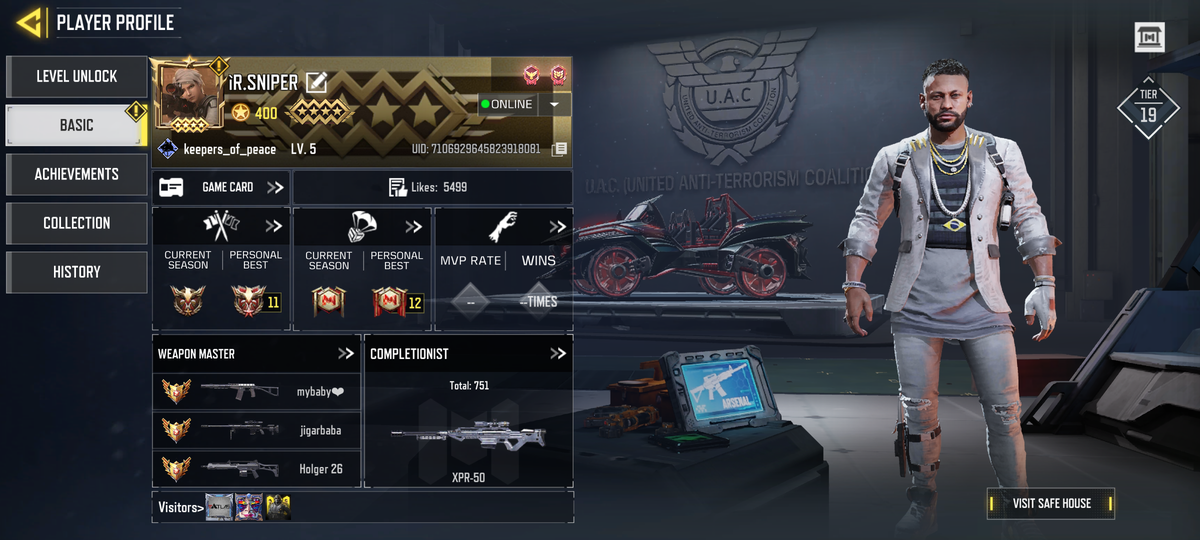The width and height of the screenshot is (1200, 540).
Task: Show the Collection tab
Action: pos(76,223)
